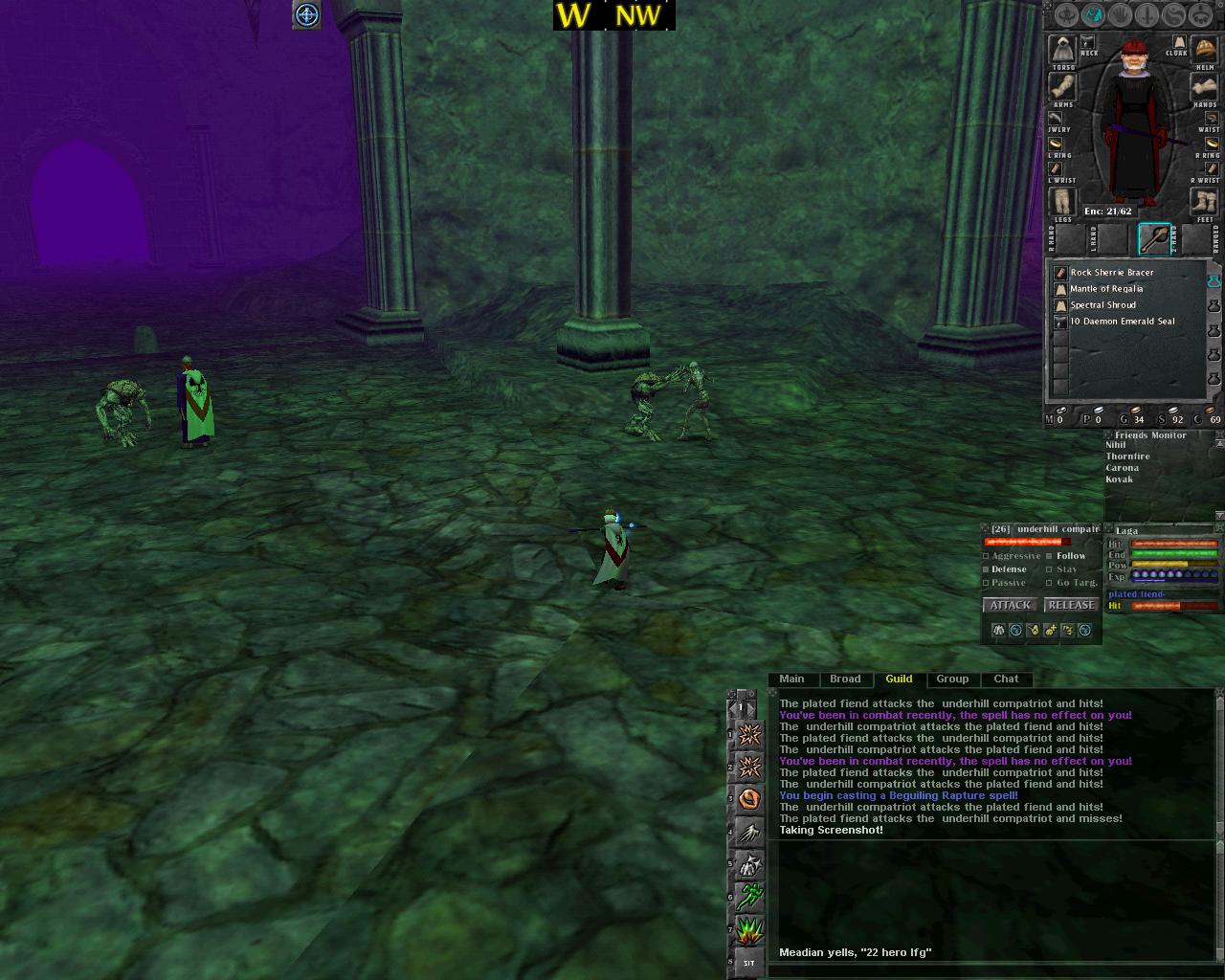Select the 10 Daemon Emerald Seal row
1225x980 pixels.
click(x=1122, y=322)
